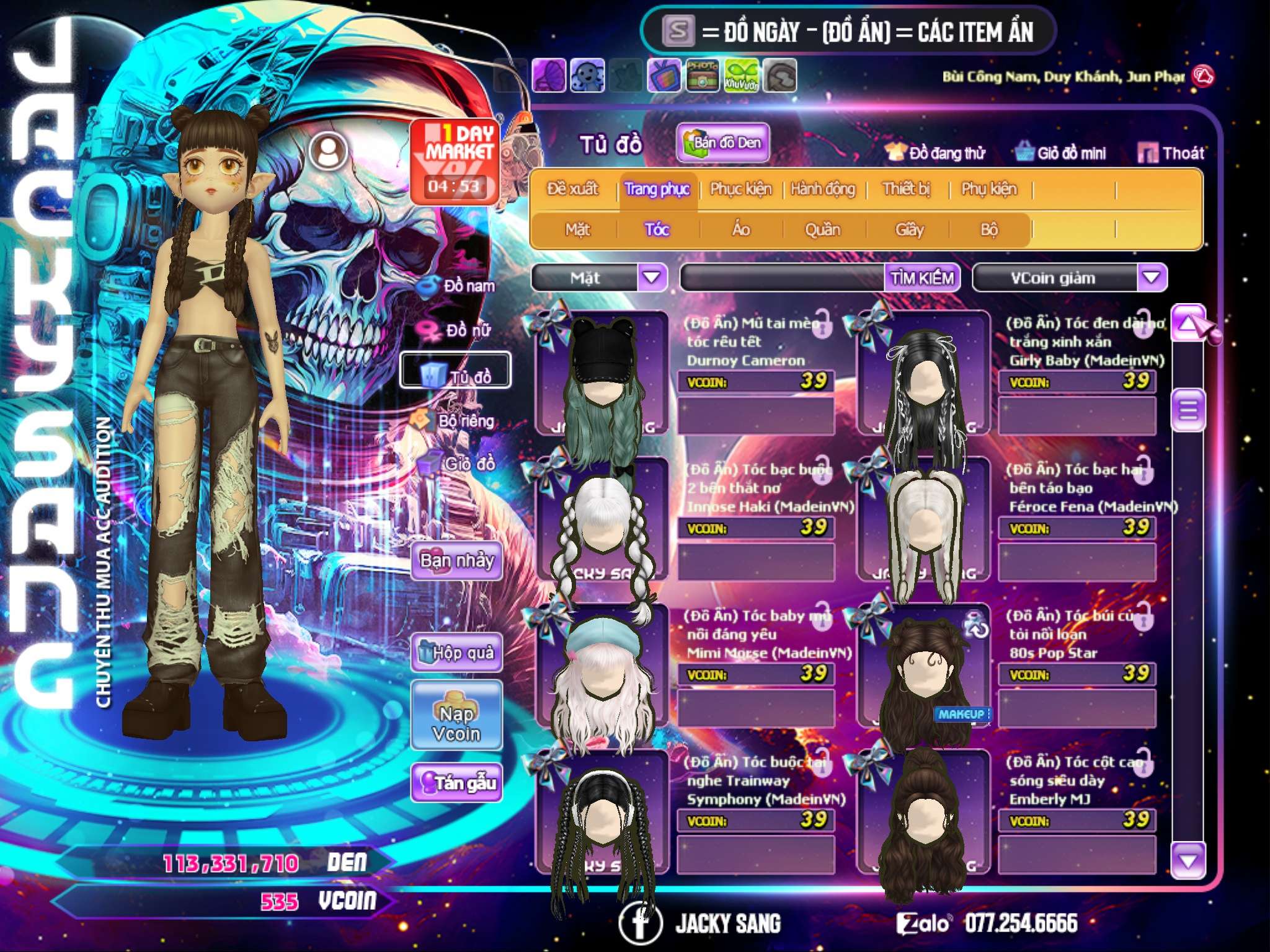
Task: Click the TÌM KIẾM search button
Action: pos(922,278)
